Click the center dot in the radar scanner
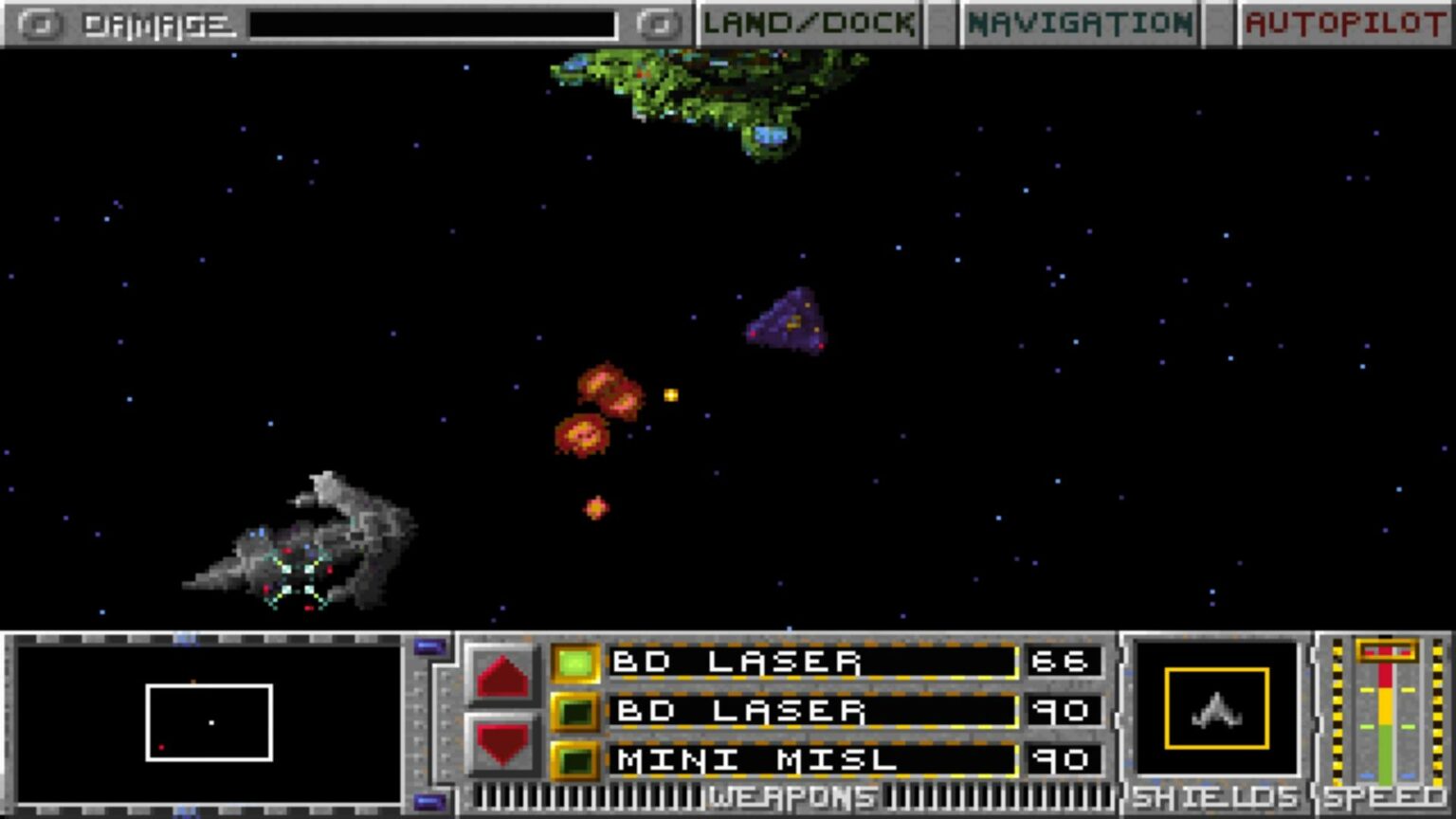This screenshot has width=1456, height=819. (210, 722)
